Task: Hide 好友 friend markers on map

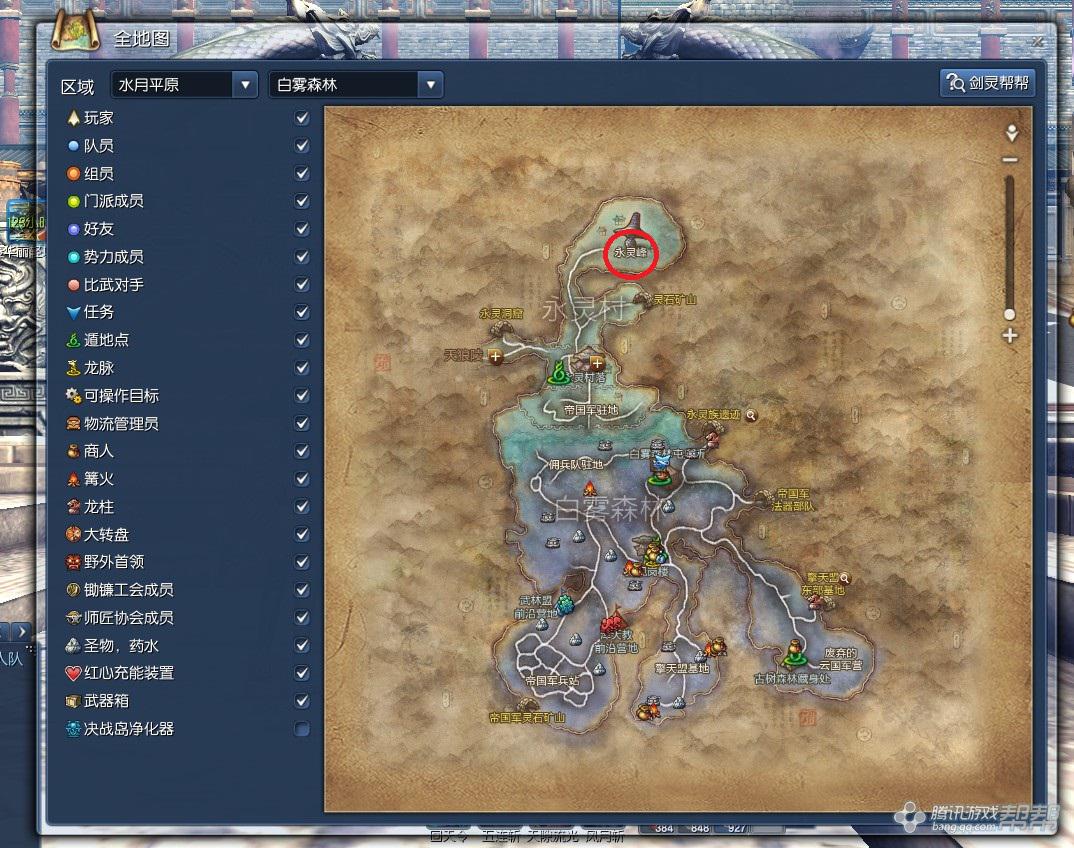Action: coord(302,229)
